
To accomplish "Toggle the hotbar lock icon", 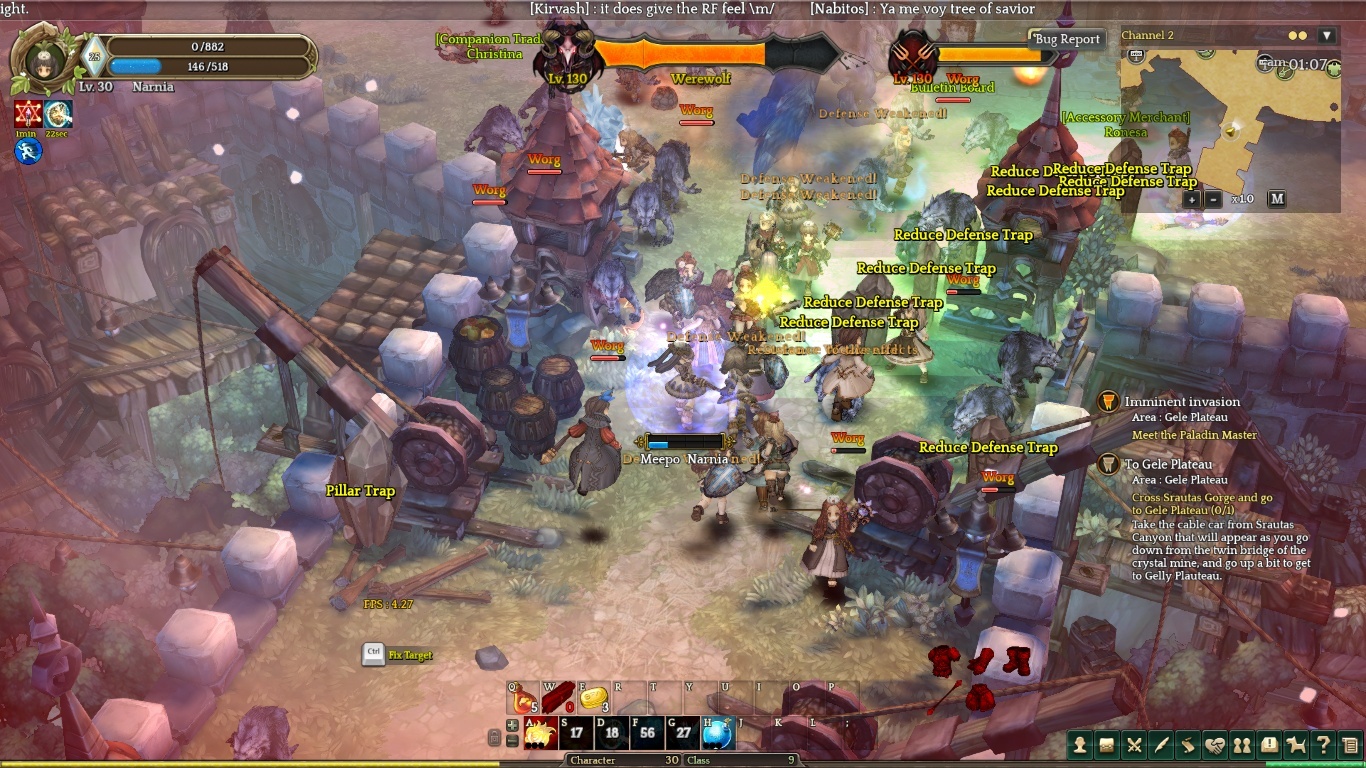I will pos(494,738).
